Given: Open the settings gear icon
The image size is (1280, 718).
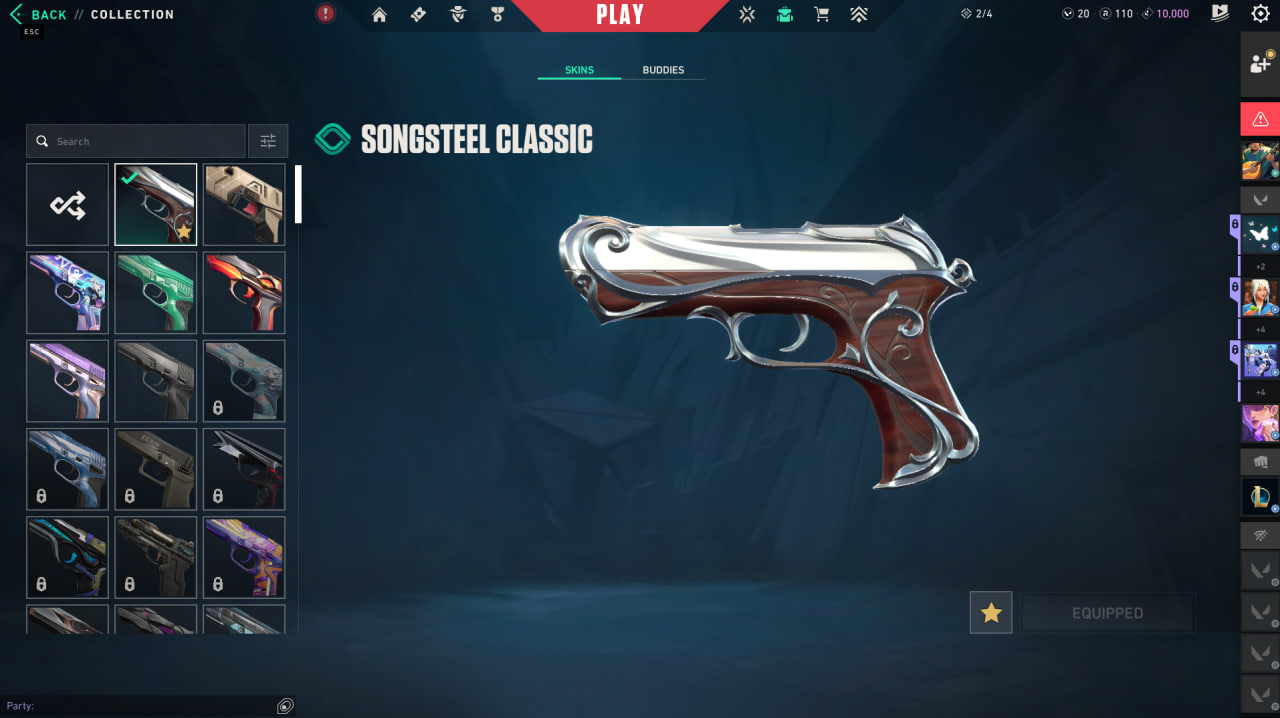Looking at the screenshot, I should pyautogui.click(x=1260, y=14).
